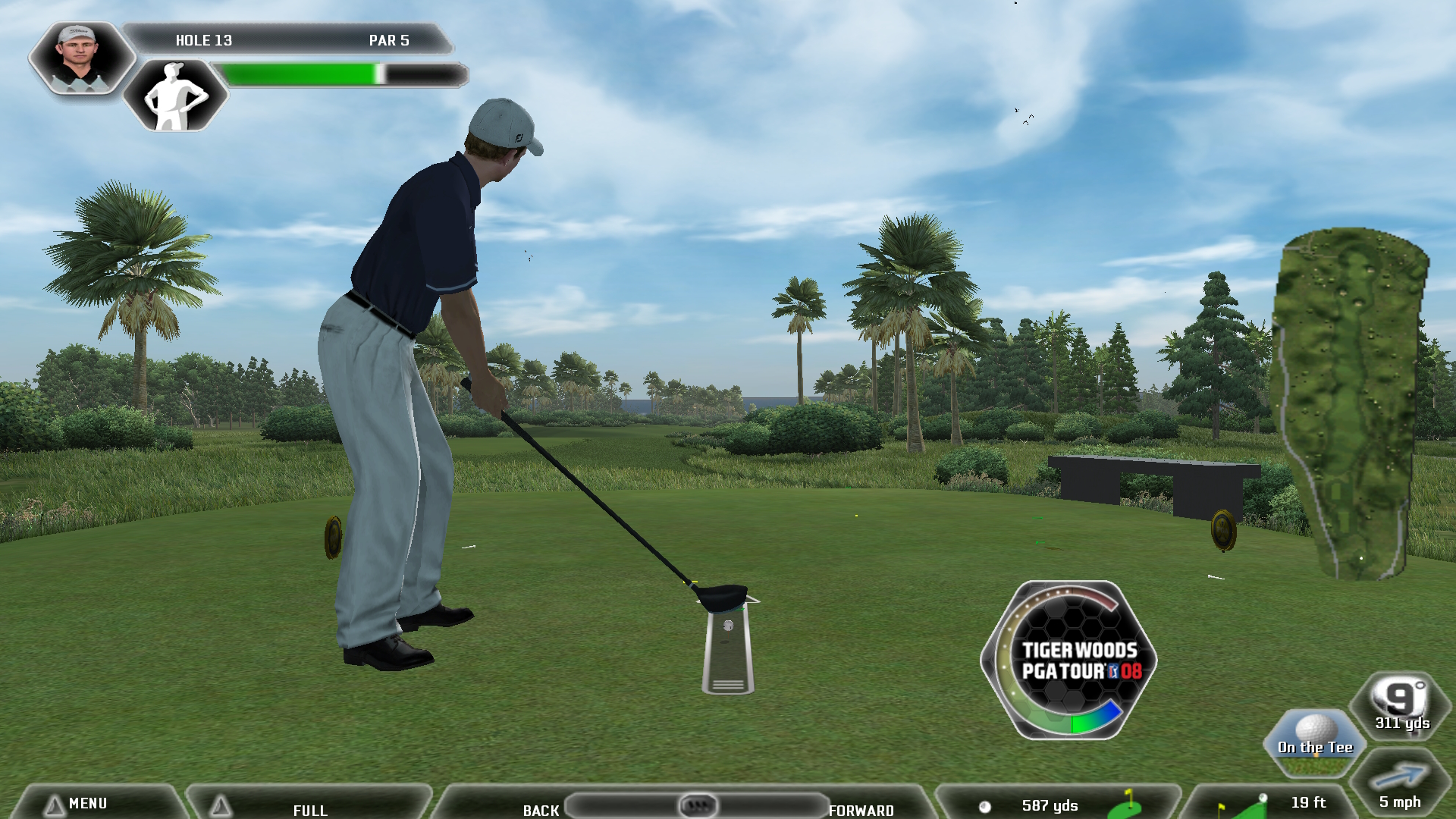Click the Tiger Woods swing meter
The height and width of the screenshot is (819, 1456).
1069,661
